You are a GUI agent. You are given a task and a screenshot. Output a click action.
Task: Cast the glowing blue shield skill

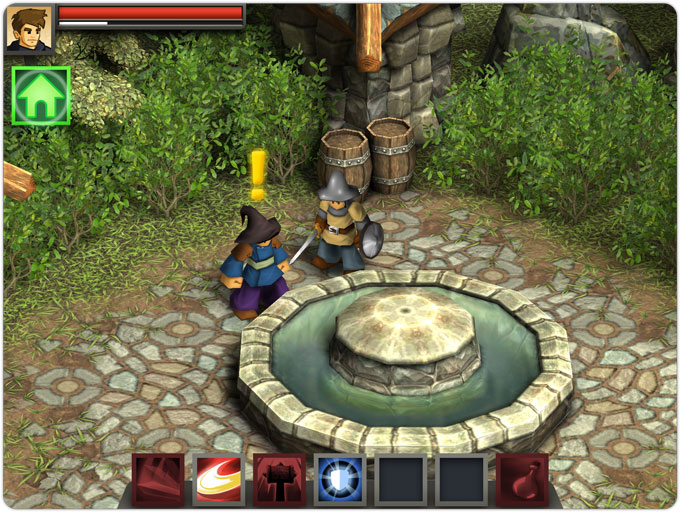coord(340,480)
